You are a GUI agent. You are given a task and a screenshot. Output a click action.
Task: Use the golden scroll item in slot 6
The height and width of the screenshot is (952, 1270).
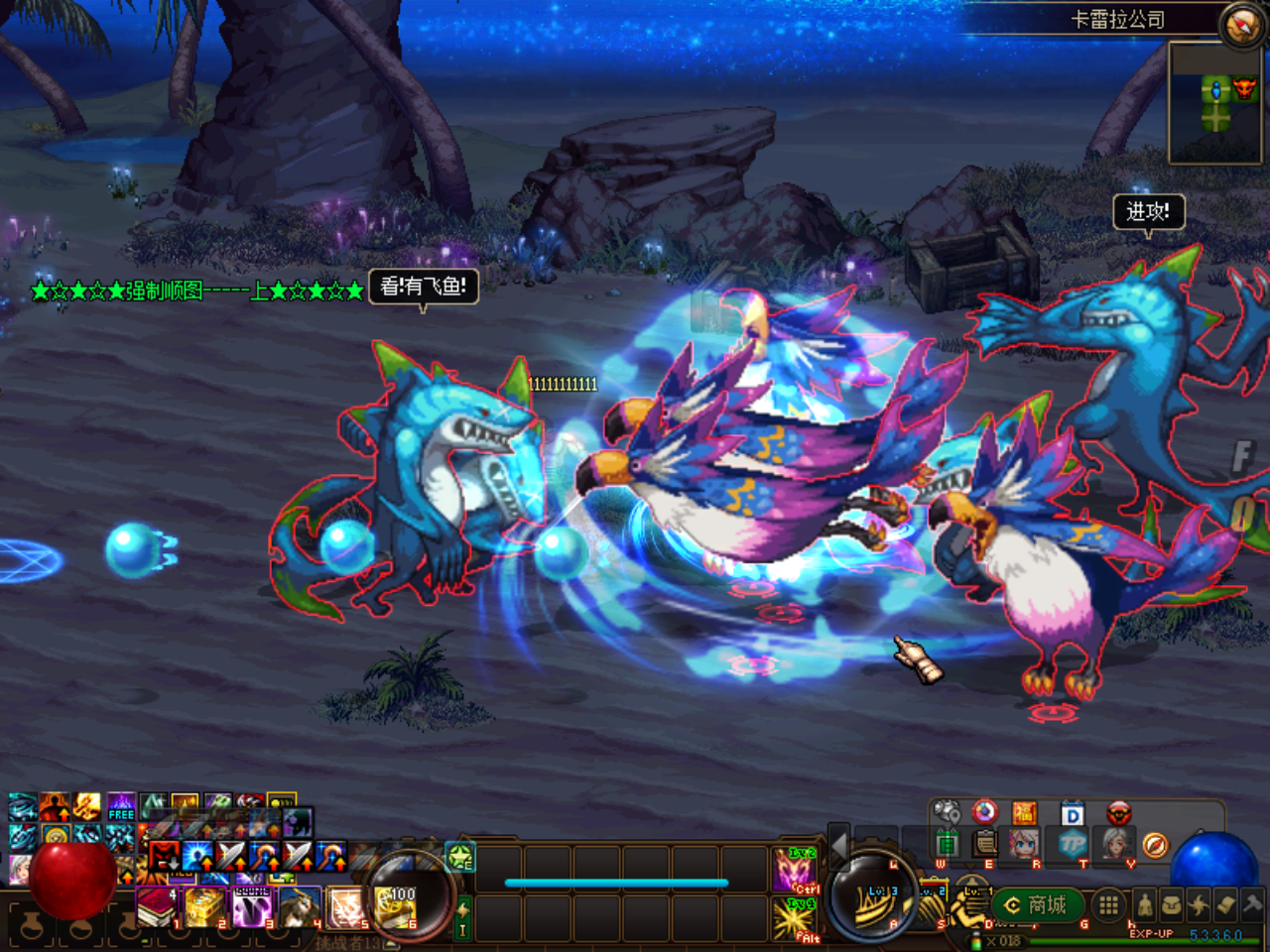[x=396, y=907]
